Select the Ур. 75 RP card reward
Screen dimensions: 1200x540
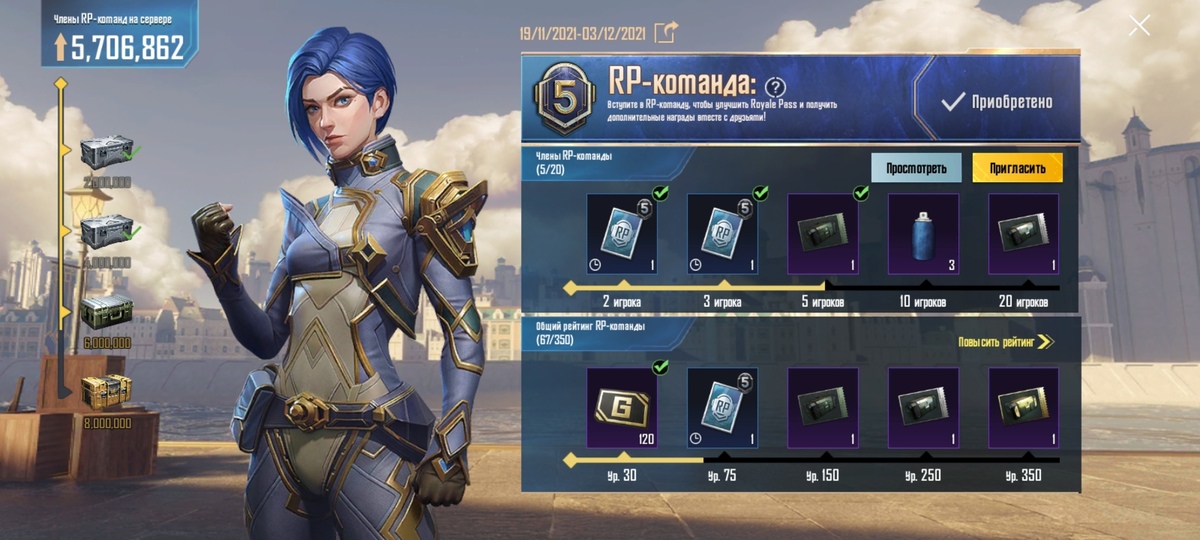[722, 407]
